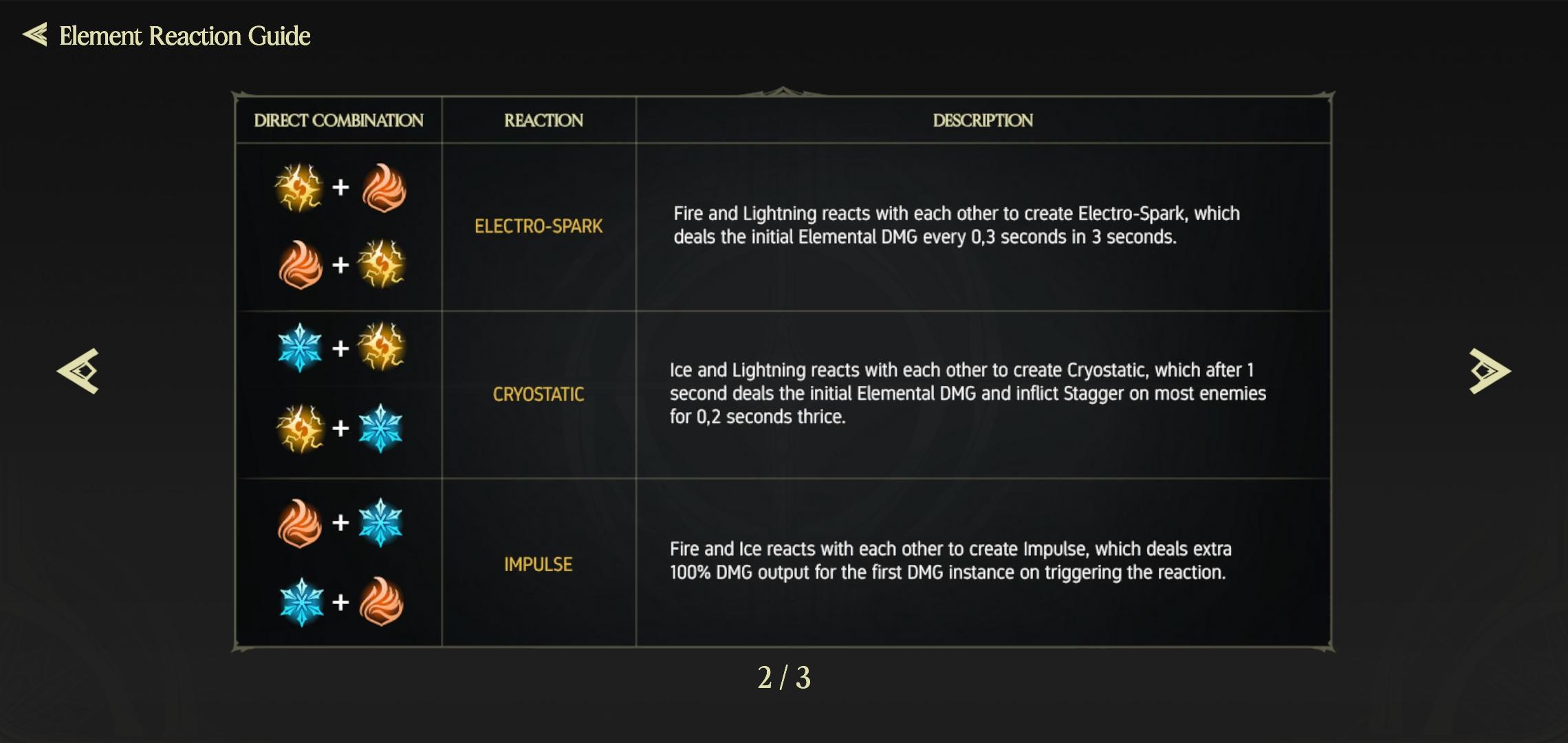The width and height of the screenshot is (1568, 743).
Task: Open the previous guide page with left arrow
Action: [76, 371]
